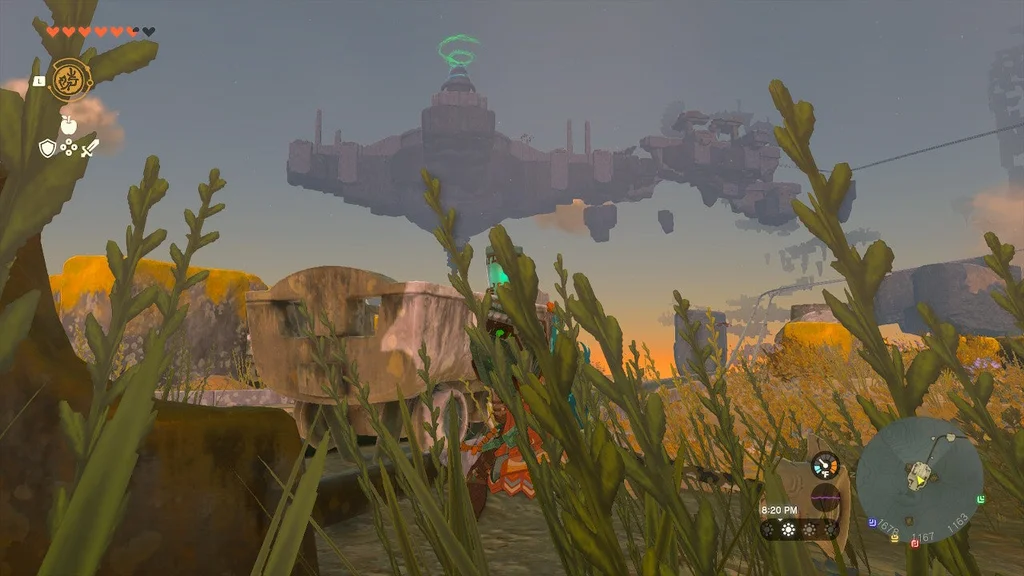This screenshot has width=1024, height=576.
Task: Click the yellow marker below the minimap
Action: (893, 537)
